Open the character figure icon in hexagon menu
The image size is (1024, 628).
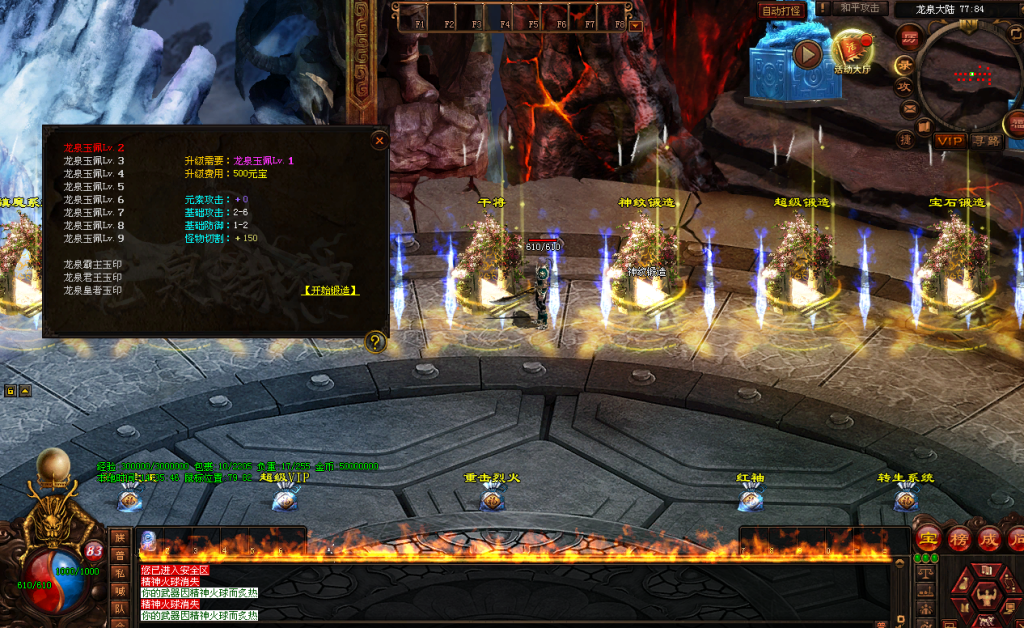(x=988, y=597)
